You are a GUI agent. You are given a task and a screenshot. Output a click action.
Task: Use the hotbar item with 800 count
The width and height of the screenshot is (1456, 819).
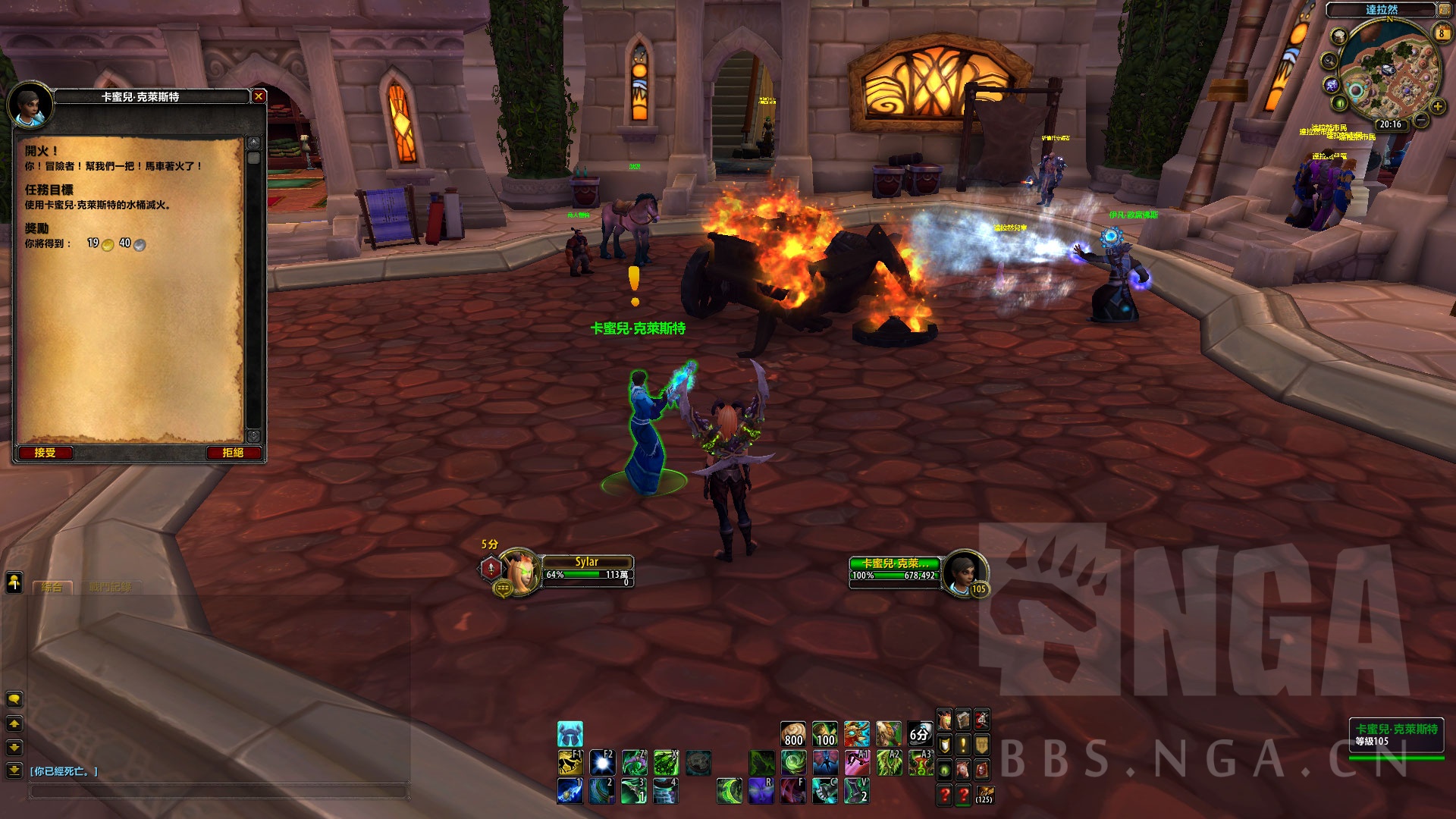[793, 734]
